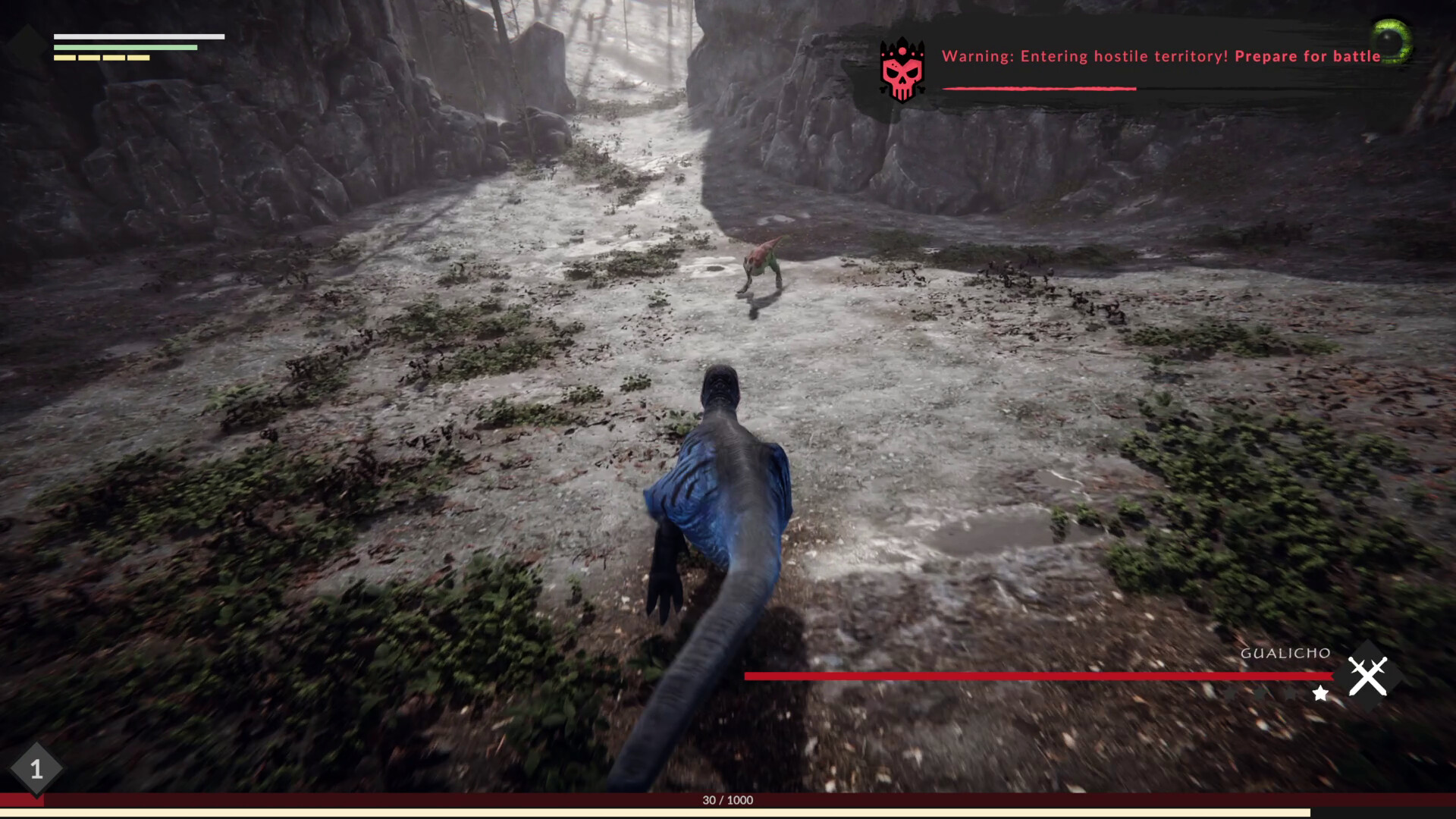The image size is (1456, 819).
Task: Click the red skull warning icon
Action: pos(901,74)
